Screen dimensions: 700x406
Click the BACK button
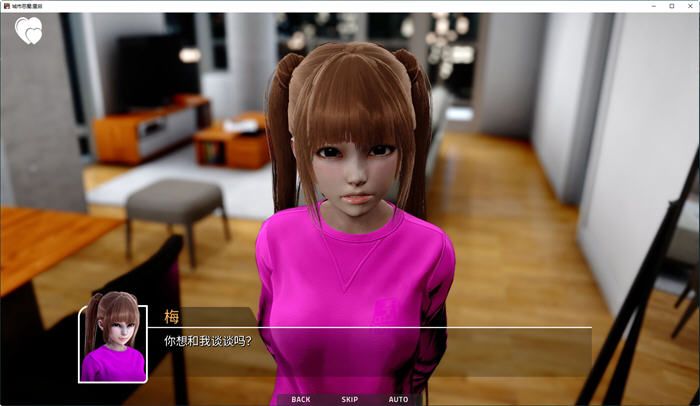tap(300, 399)
